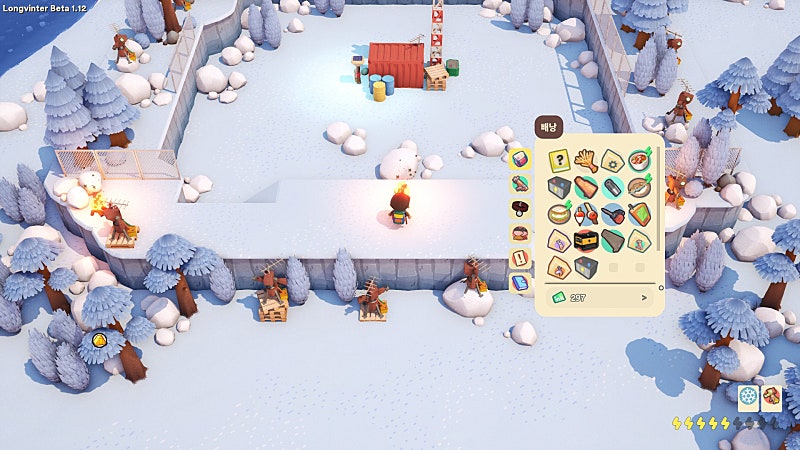This screenshot has width=800, height=450.
Task: Select the wheat bundle in the backpack
Action: pyautogui.click(x=586, y=160)
